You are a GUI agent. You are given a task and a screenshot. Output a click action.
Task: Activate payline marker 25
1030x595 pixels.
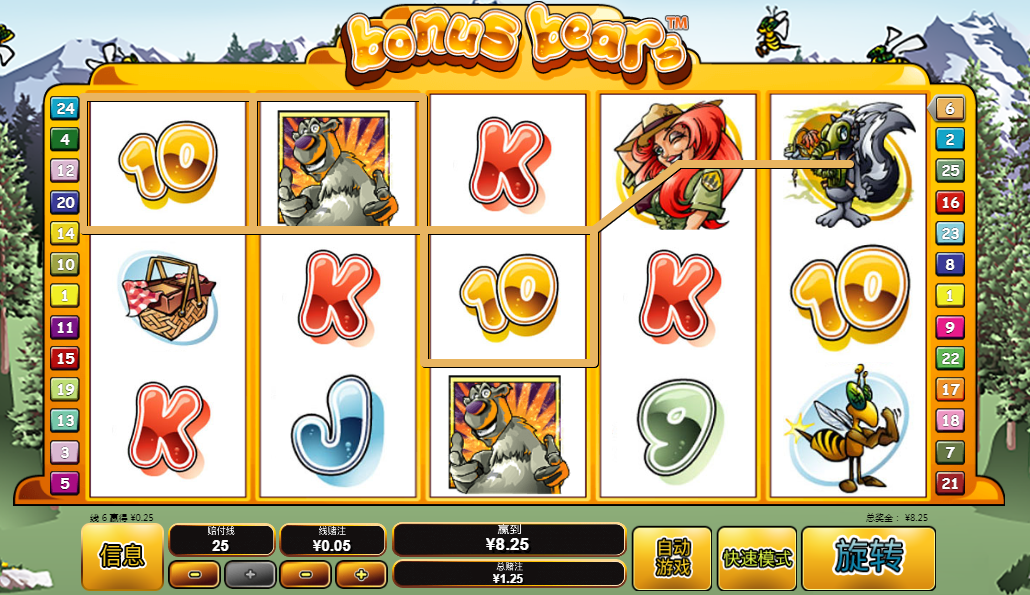point(950,170)
